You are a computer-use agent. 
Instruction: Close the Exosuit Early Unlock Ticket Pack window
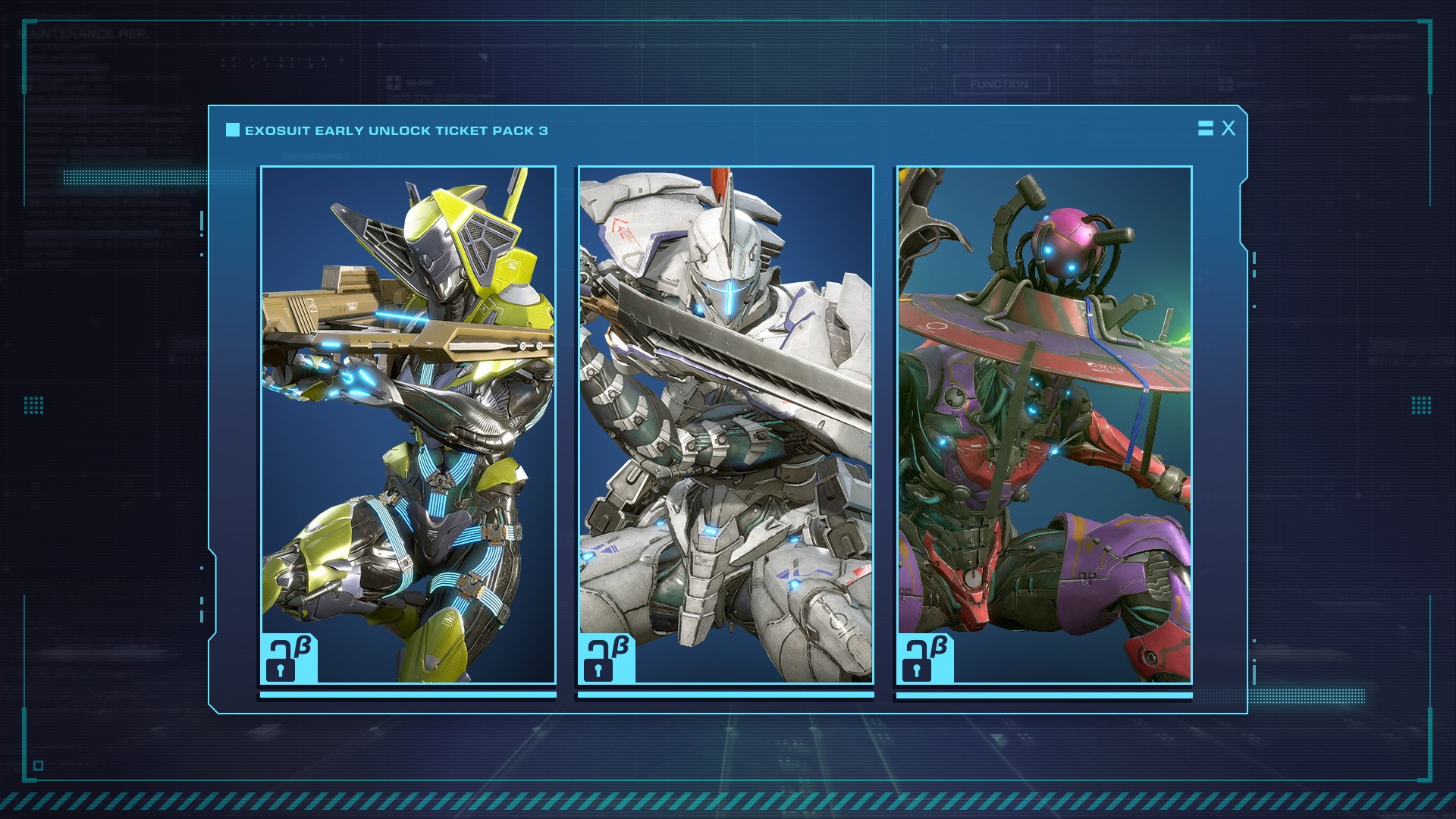(1228, 128)
